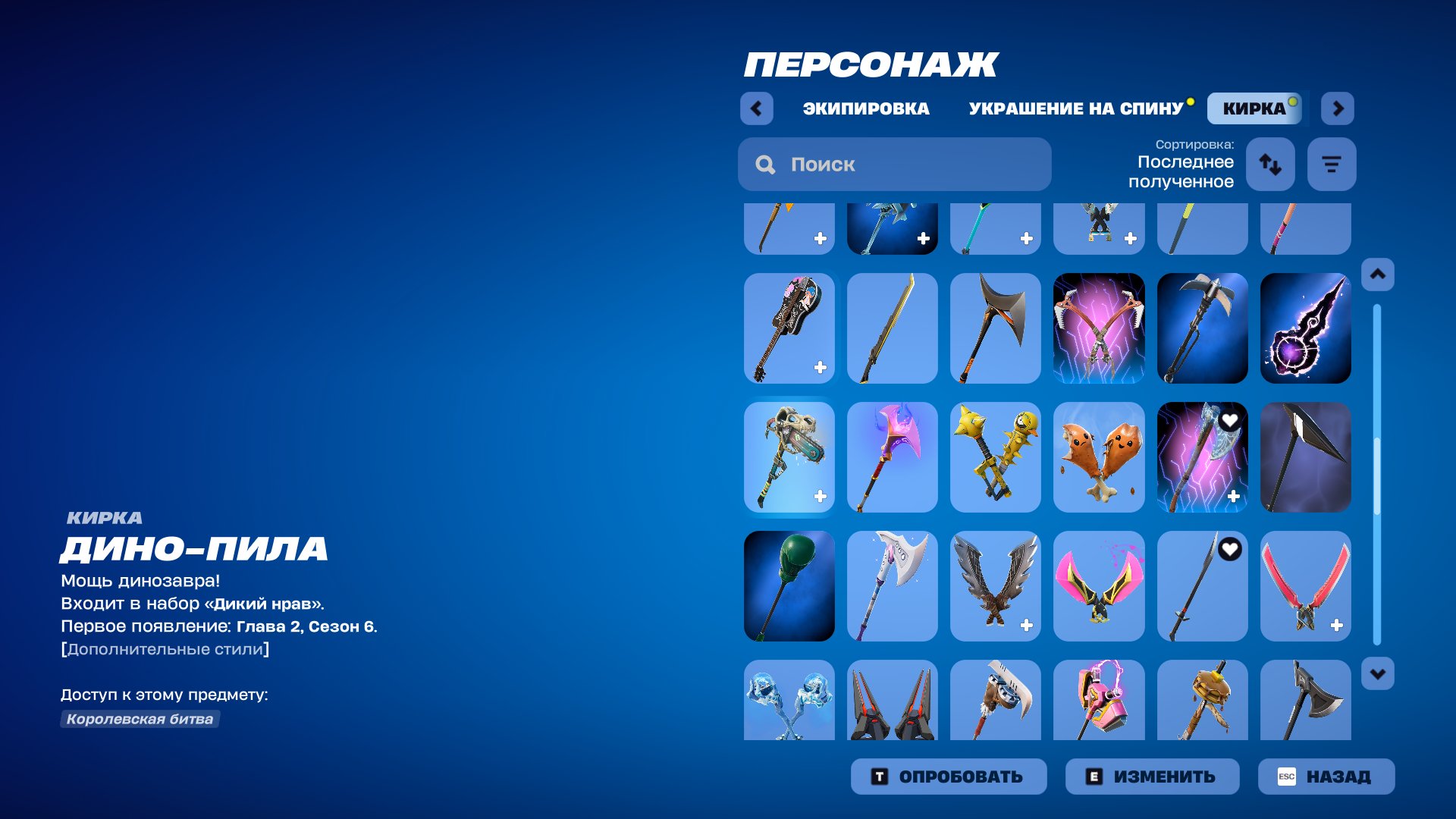Select the crossed chicken drumsticks pickaxe
This screenshot has width=1456, height=819.
click(1099, 457)
